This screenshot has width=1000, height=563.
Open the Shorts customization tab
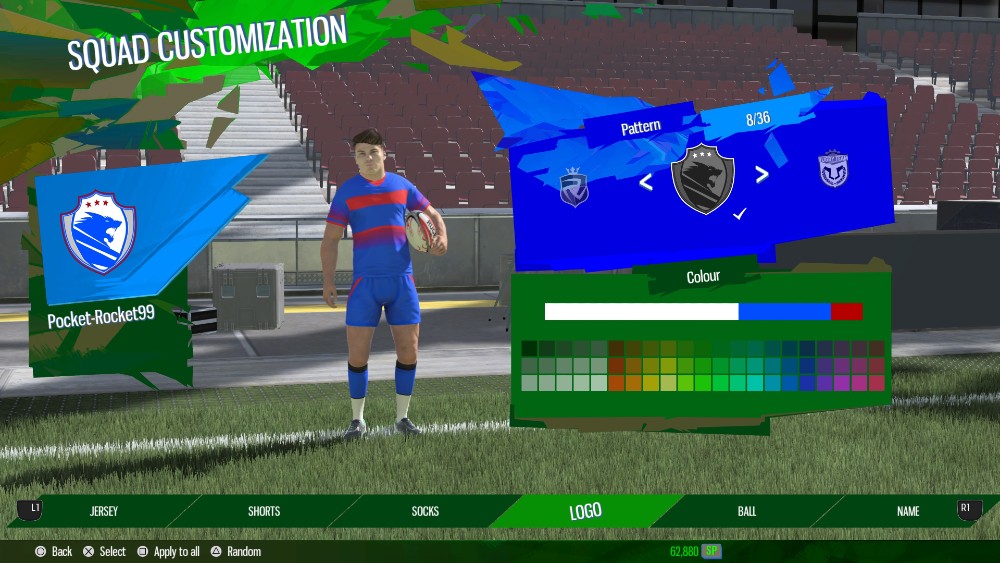coord(264,511)
